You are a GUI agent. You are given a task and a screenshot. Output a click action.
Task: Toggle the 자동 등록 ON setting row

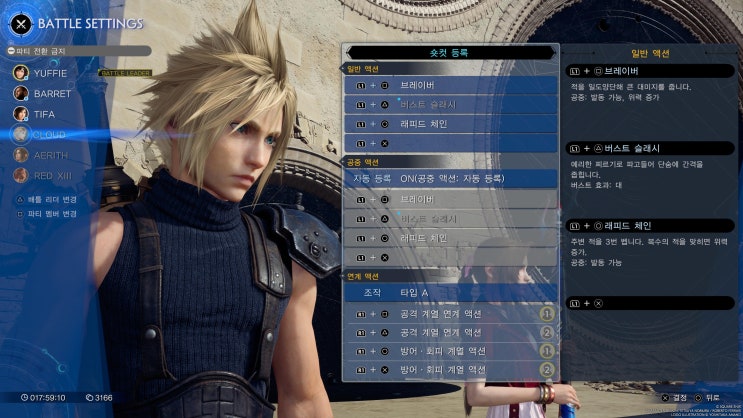point(450,178)
